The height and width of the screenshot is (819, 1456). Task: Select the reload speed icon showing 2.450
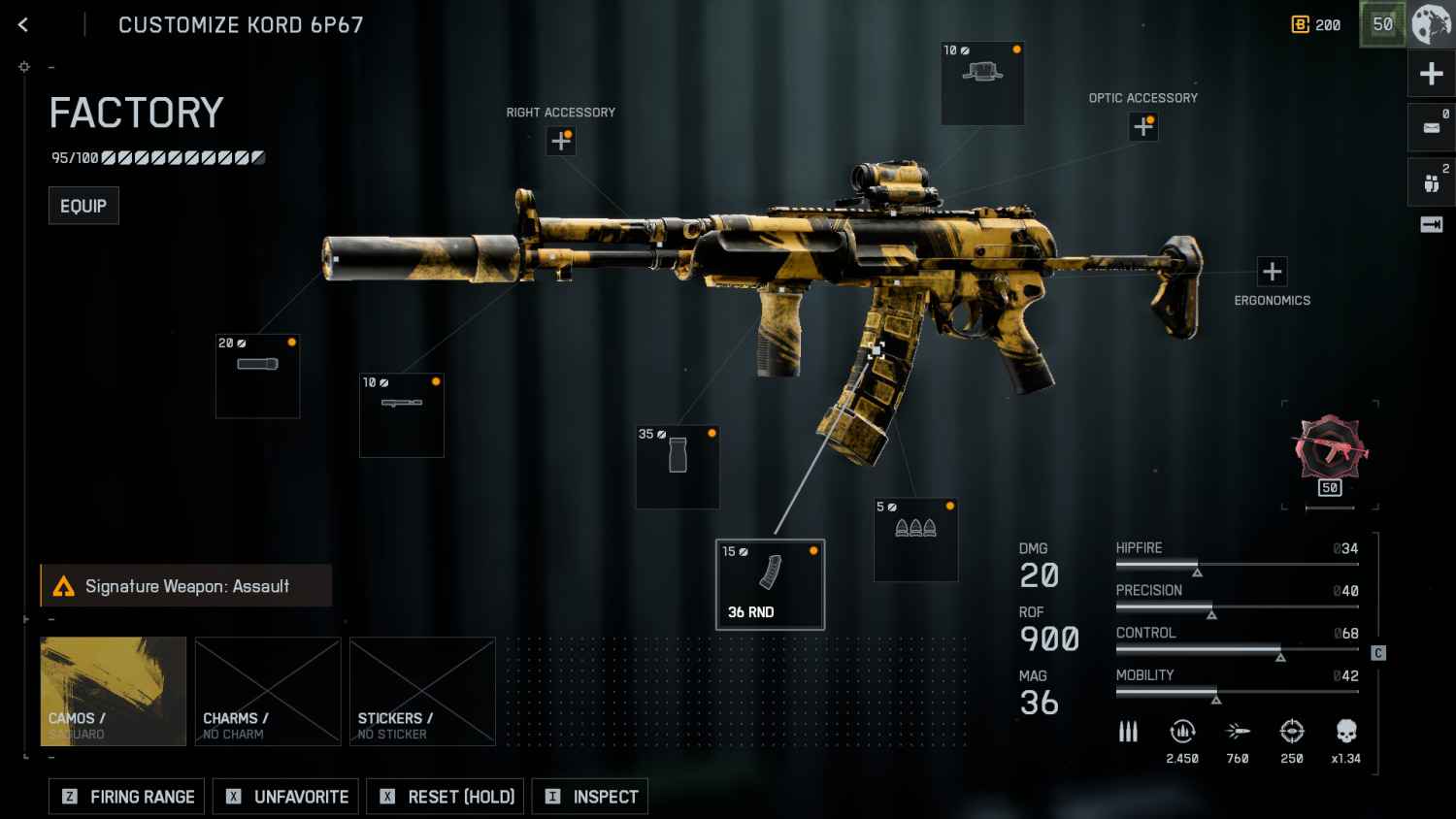tap(1181, 732)
